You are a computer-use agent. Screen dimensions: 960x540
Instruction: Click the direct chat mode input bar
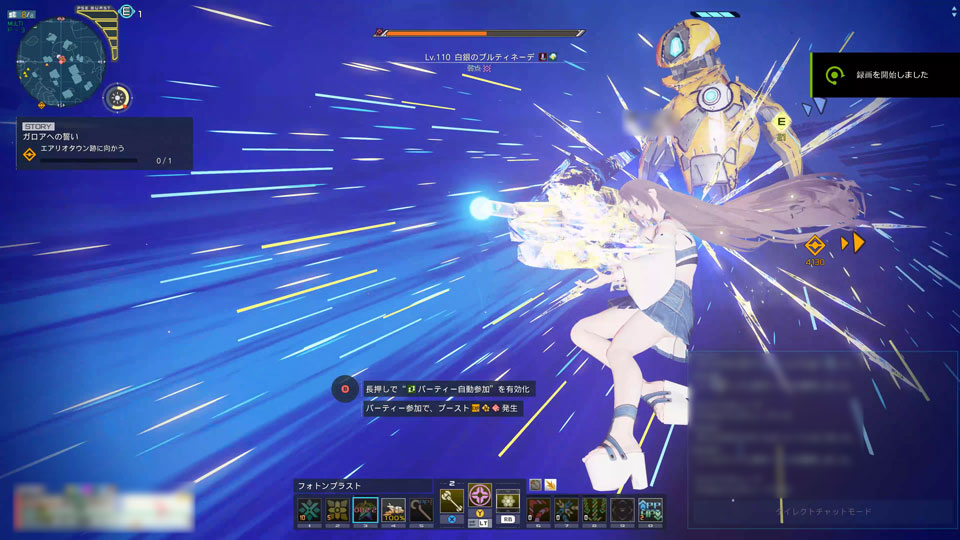pyautogui.click(x=823, y=512)
